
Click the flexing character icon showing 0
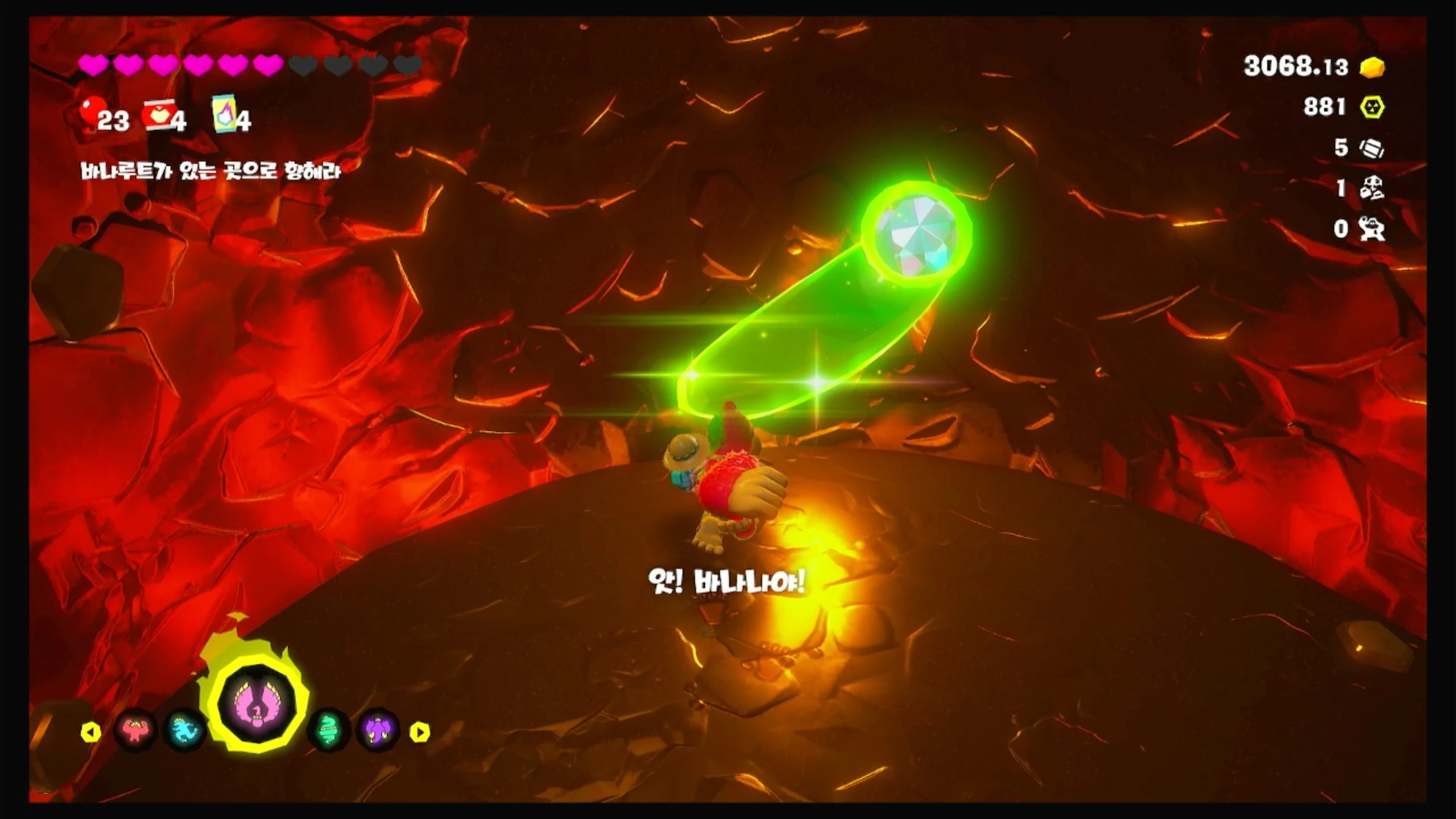click(x=1372, y=229)
